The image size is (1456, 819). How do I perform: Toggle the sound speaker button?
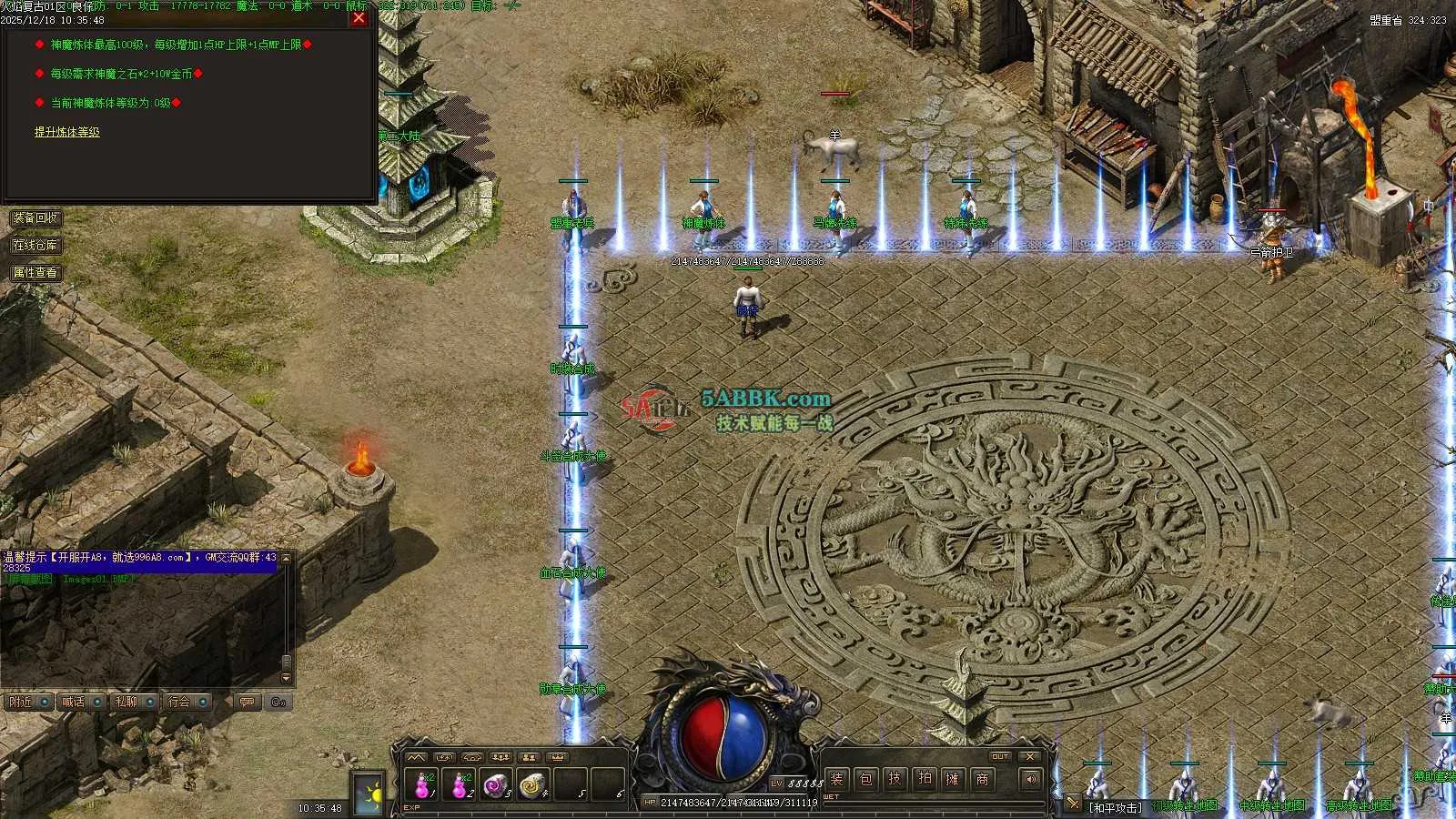coord(1030,779)
